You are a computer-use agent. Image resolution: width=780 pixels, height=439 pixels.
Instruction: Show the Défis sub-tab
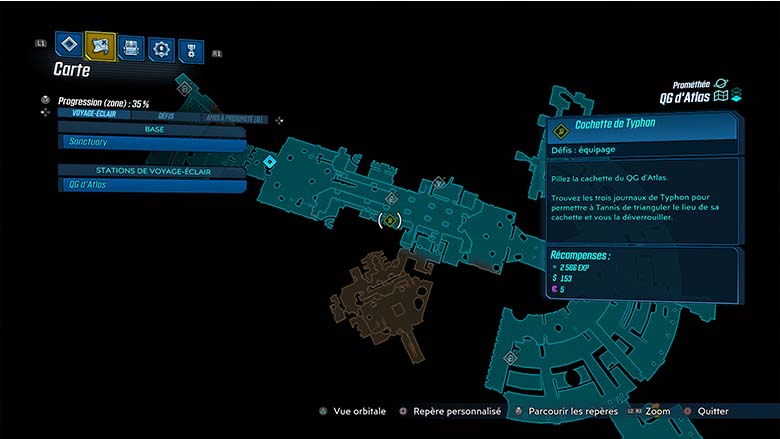[166, 115]
